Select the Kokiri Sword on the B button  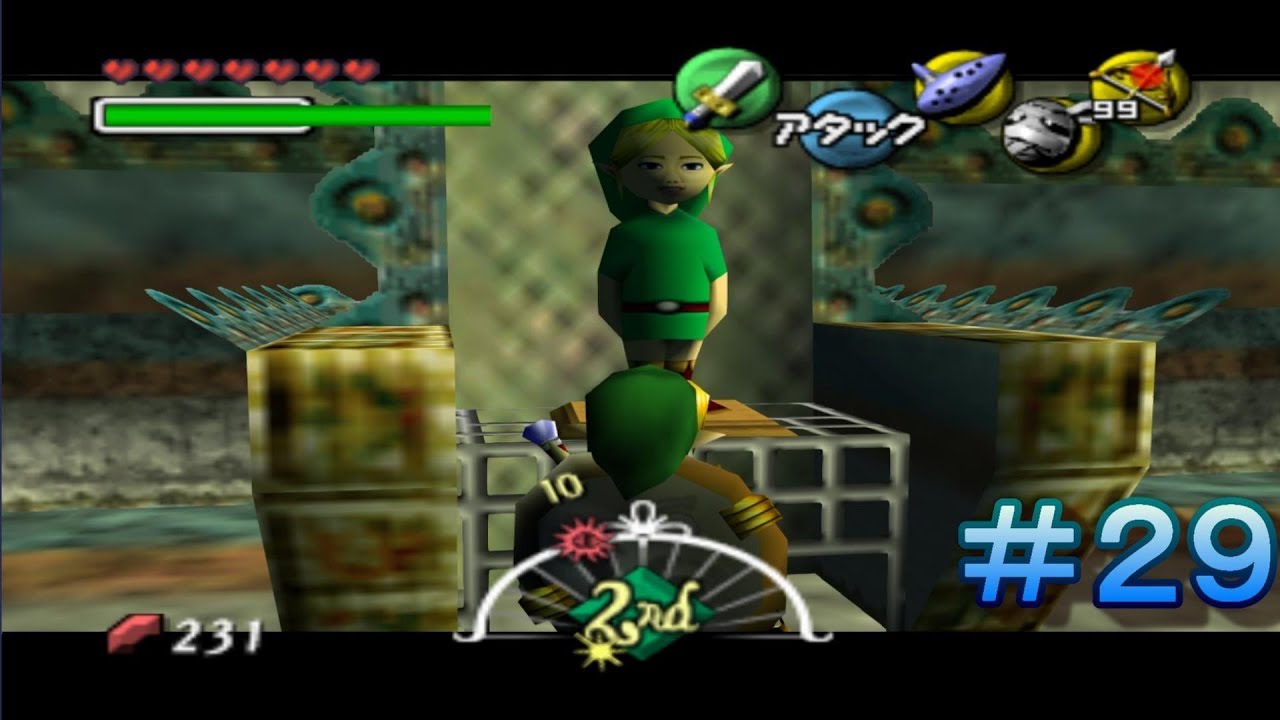[x=722, y=88]
